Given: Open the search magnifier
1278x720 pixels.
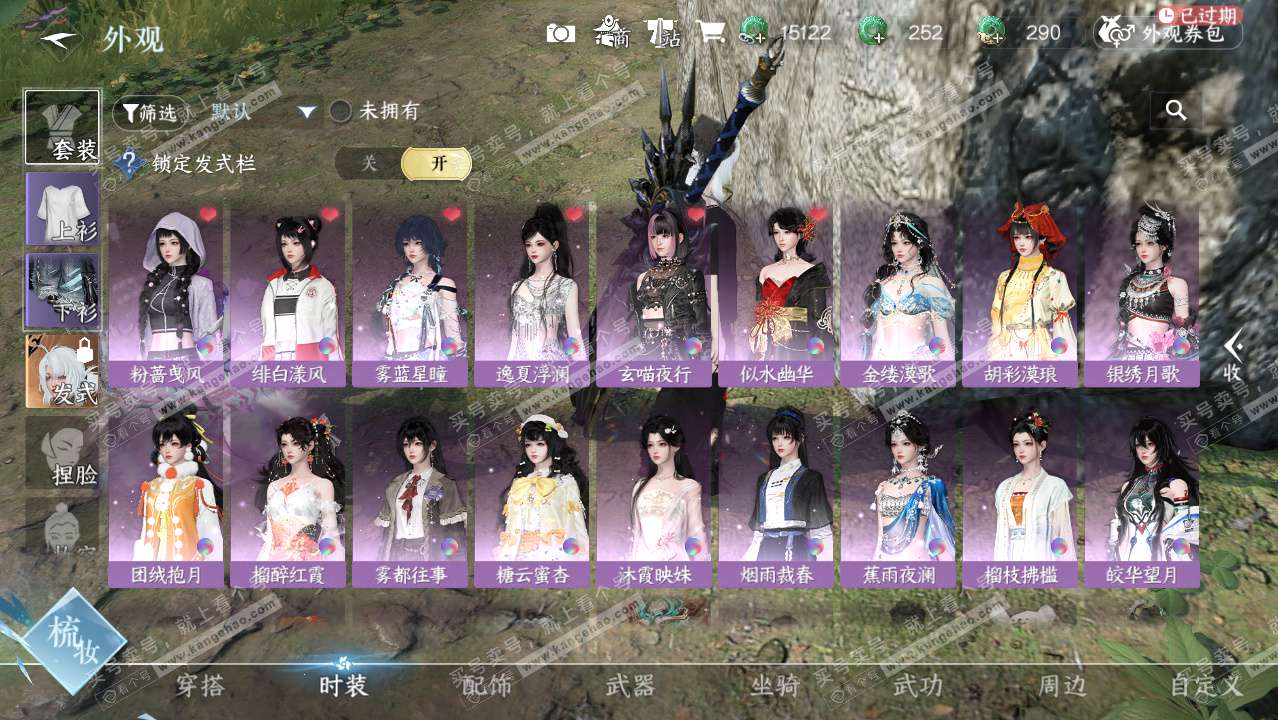Looking at the screenshot, I should [x=1176, y=111].
